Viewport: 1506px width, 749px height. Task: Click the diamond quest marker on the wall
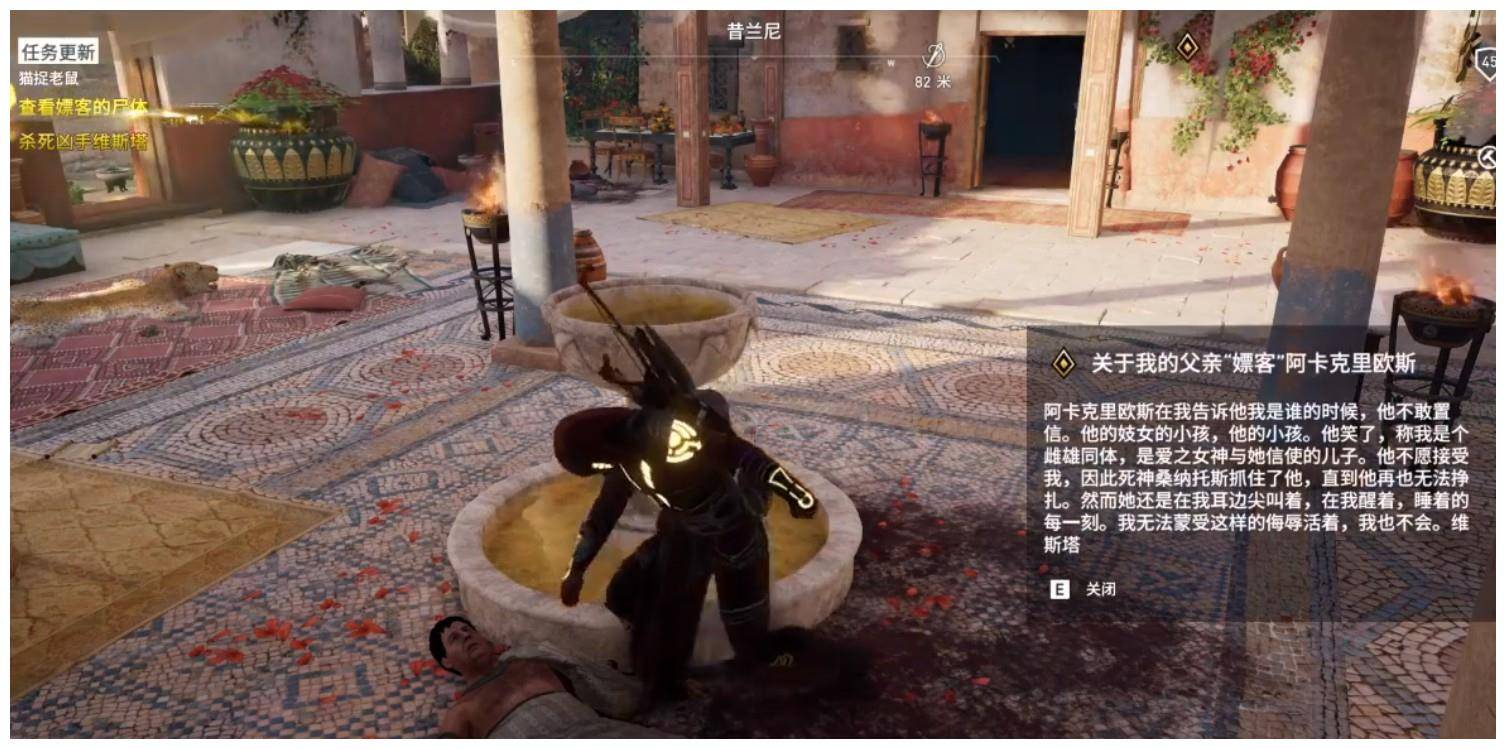[x=1186, y=46]
